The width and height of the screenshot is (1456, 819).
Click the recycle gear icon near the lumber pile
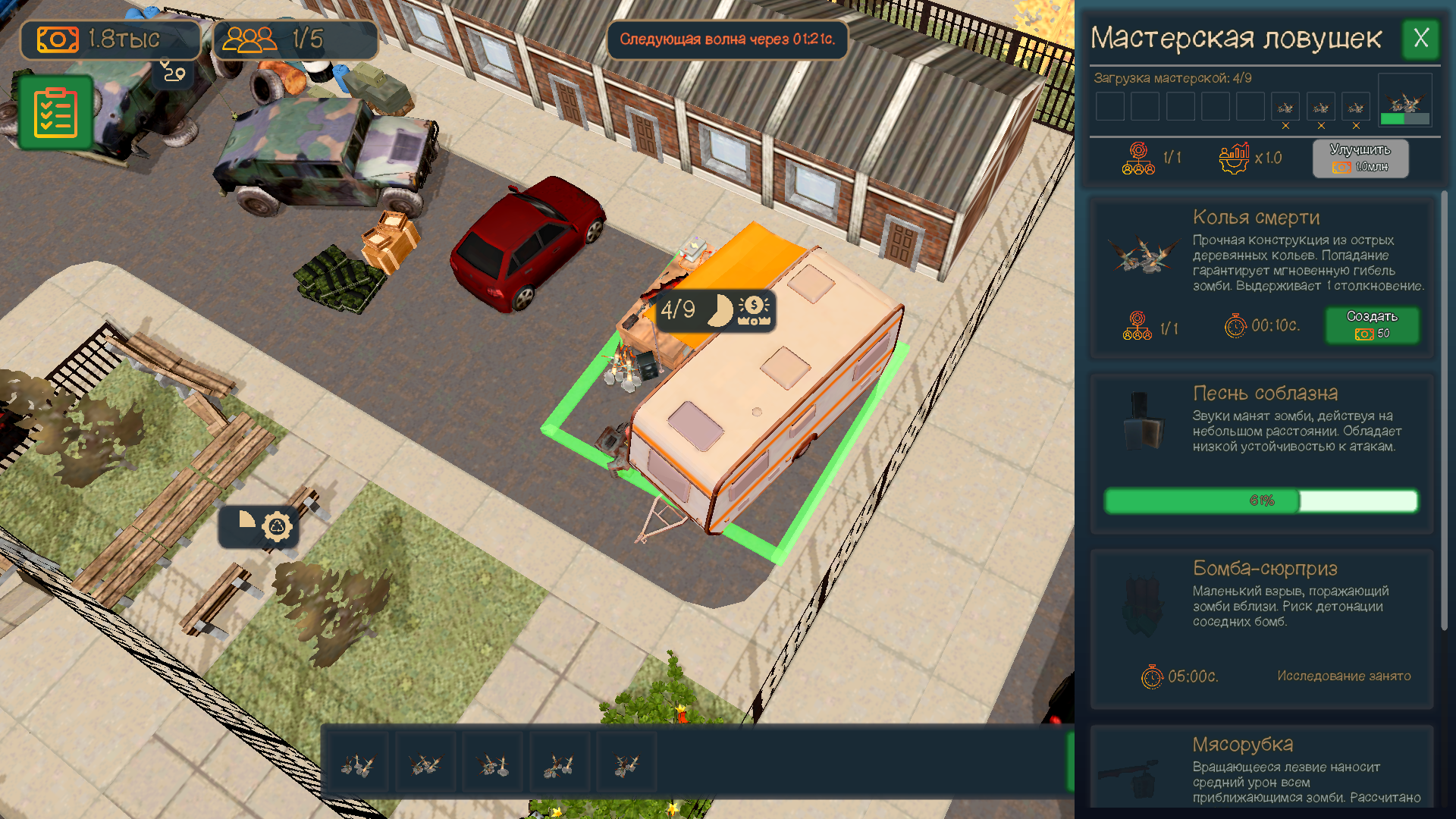(277, 526)
